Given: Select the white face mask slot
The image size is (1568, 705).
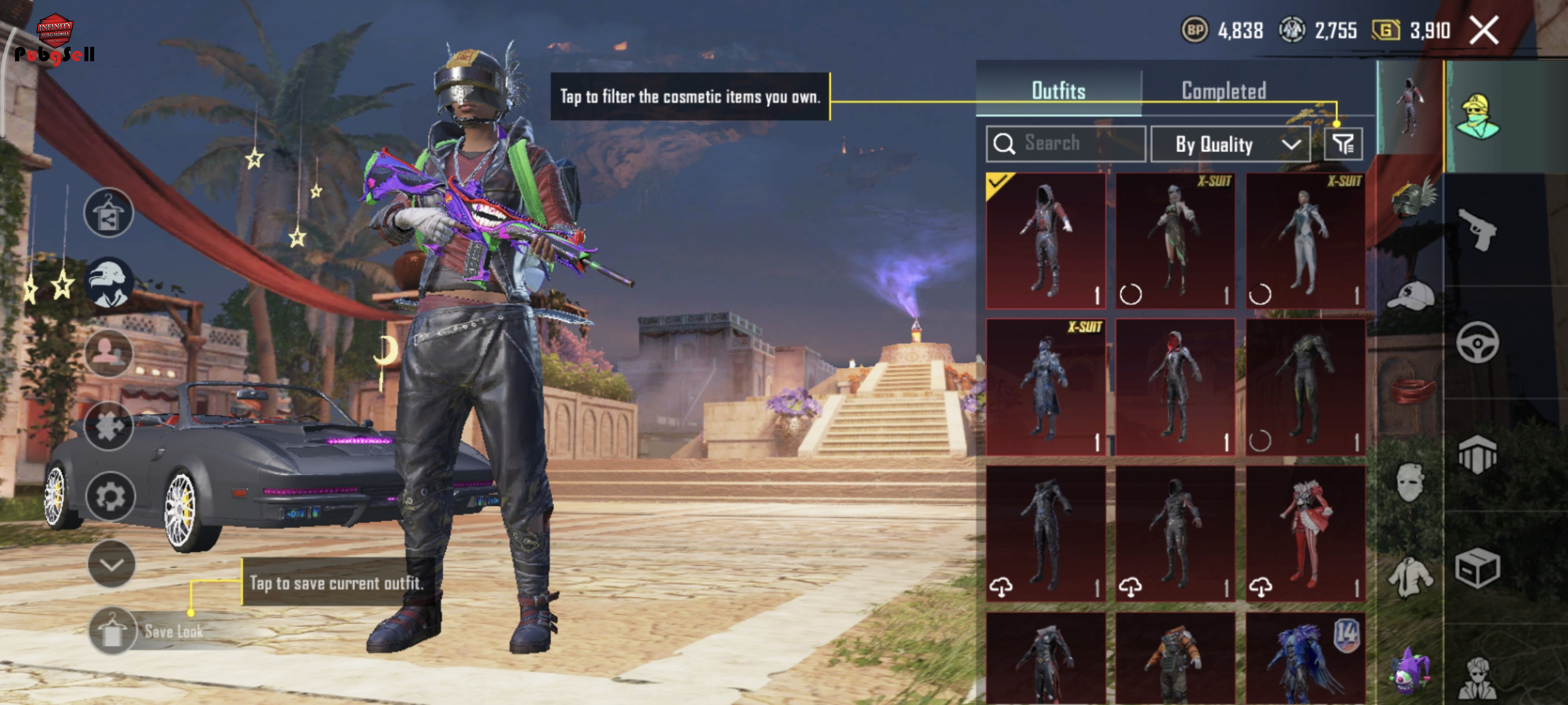Looking at the screenshot, I should 1410,482.
